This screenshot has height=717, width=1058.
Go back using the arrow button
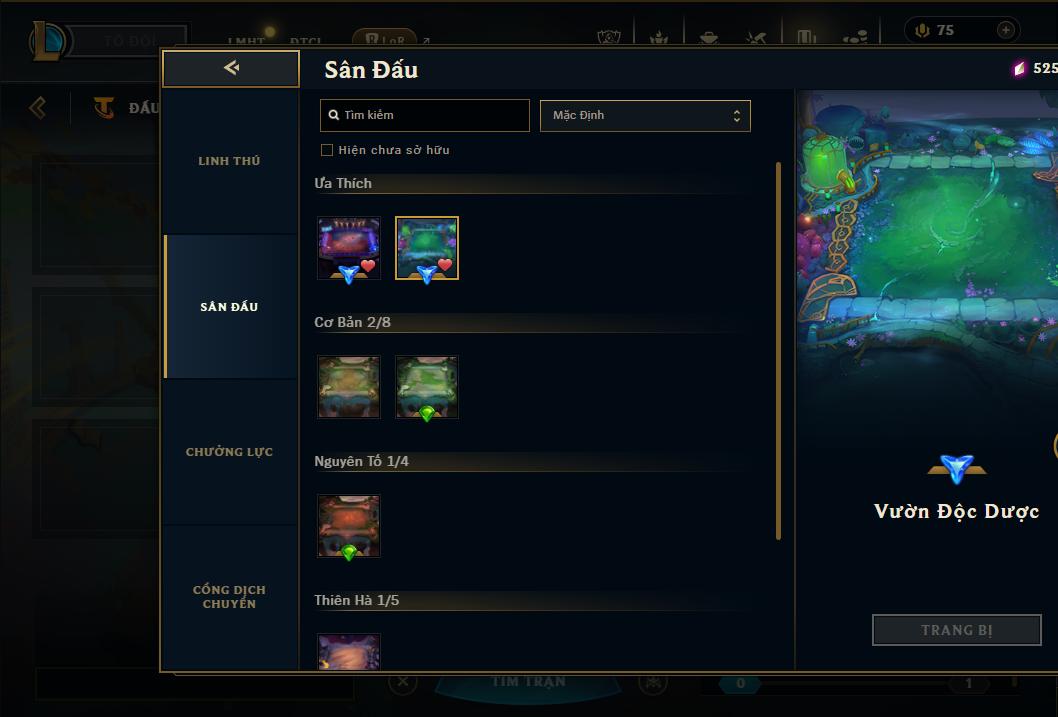pyautogui.click(x=231, y=68)
